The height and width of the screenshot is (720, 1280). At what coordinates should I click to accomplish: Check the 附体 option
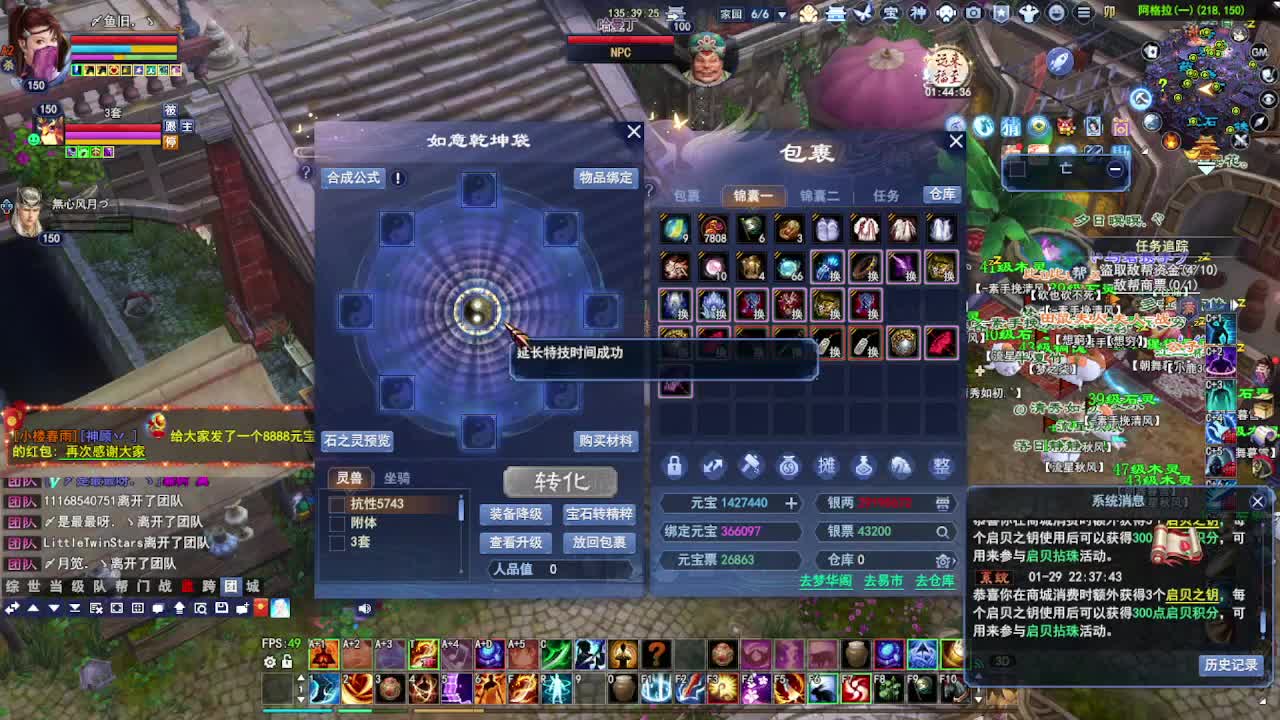coord(338,523)
